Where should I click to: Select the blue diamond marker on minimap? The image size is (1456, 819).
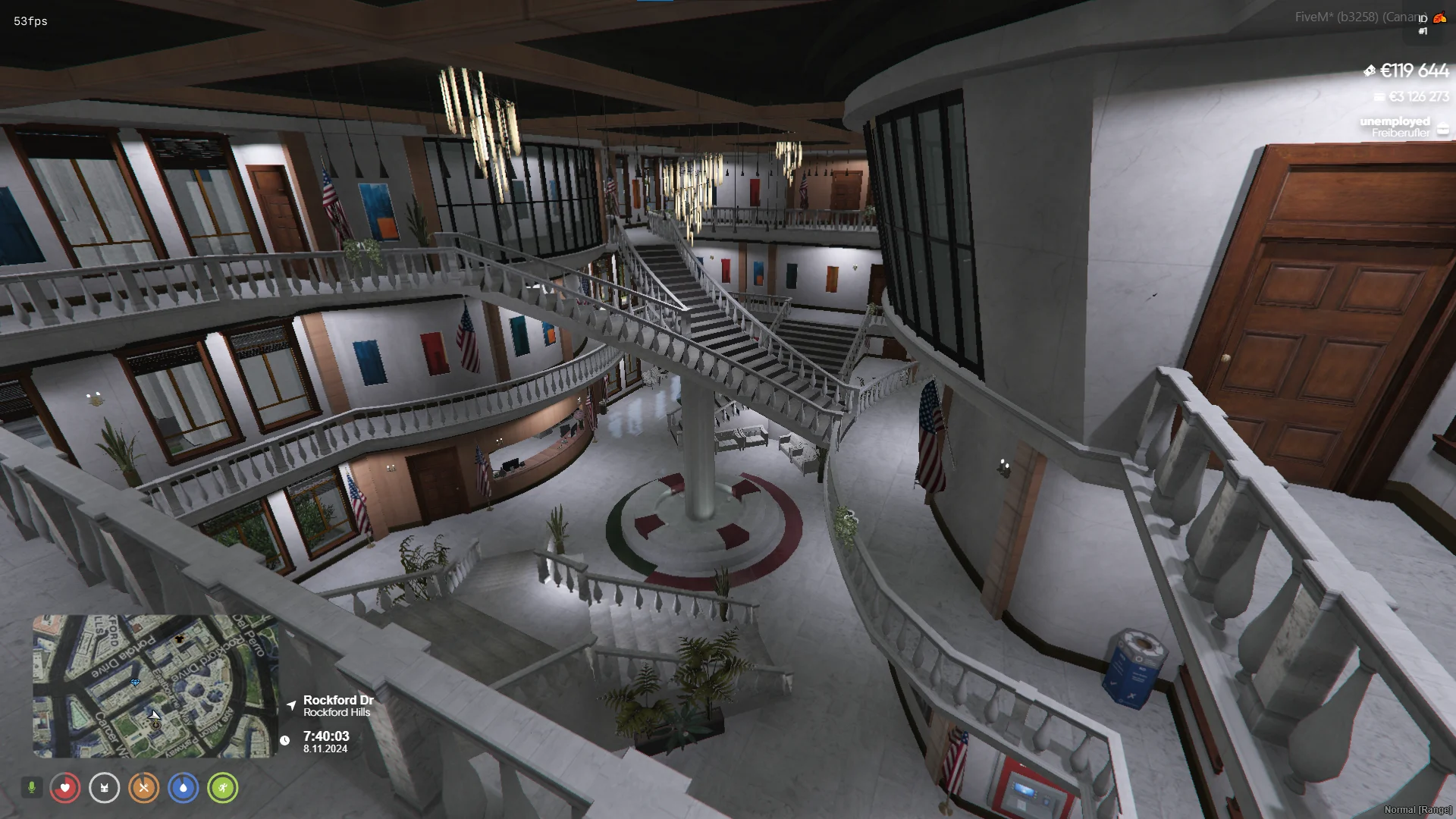(135, 682)
